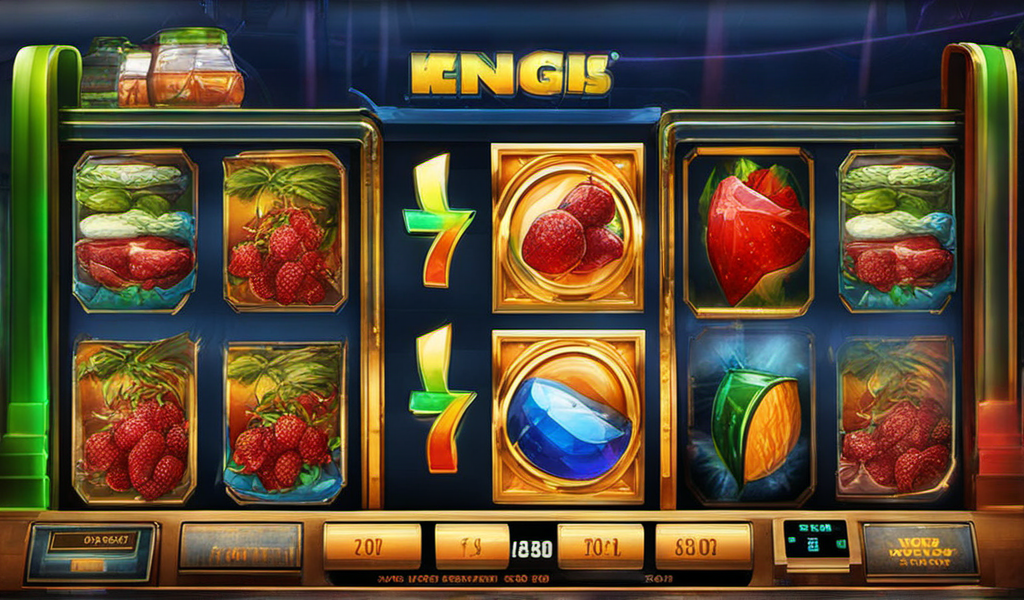Screen dimensions: 1024x600
Task: Tap the small teal digital display button
Action: 815,541
